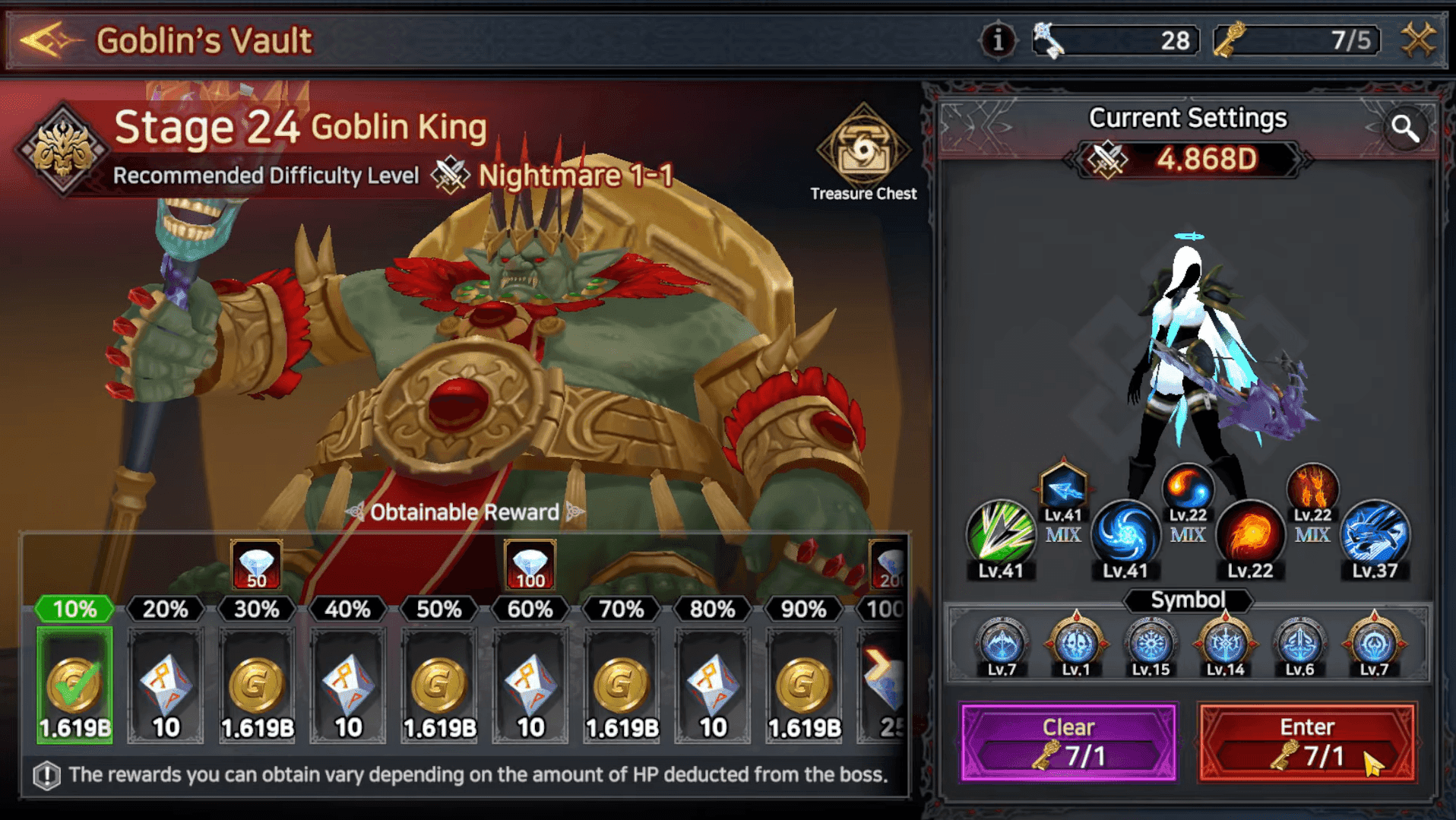Use the purple Clear button
Viewport: 1456px width, 820px height.
(x=1068, y=742)
